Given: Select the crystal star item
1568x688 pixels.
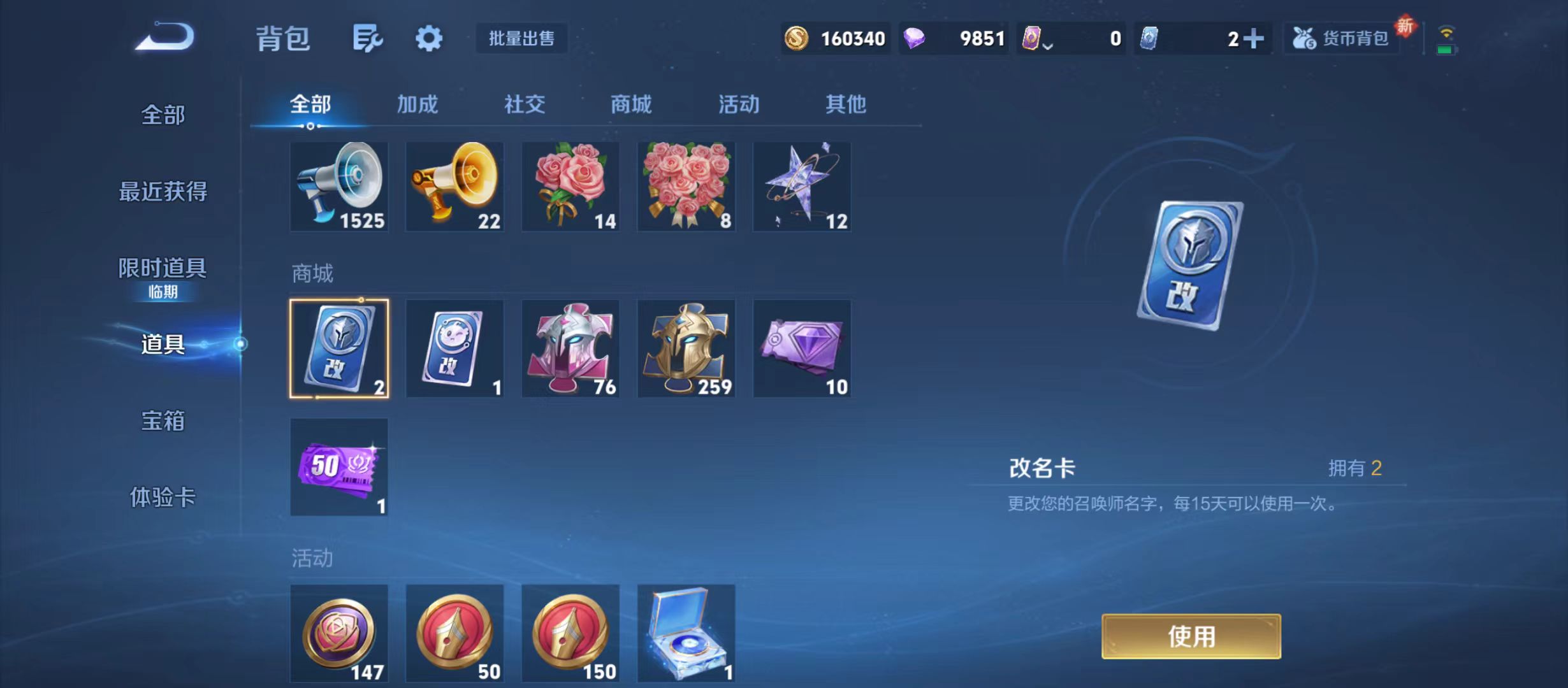Looking at the screenshot, I should 802,187.
